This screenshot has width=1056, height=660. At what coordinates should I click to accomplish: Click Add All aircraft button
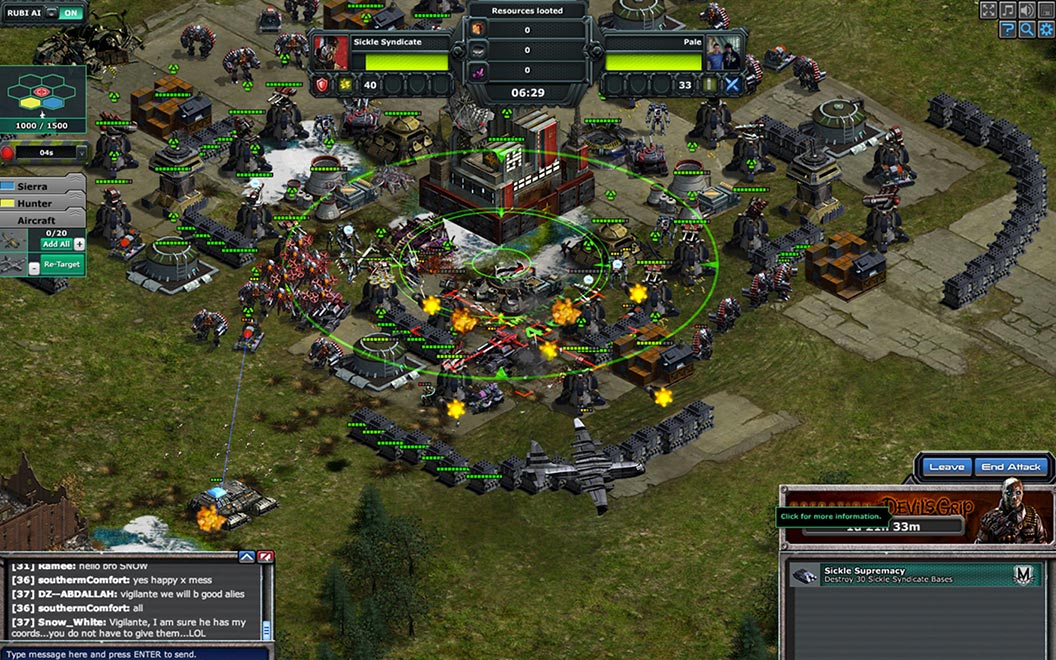[x=56, y=244]
